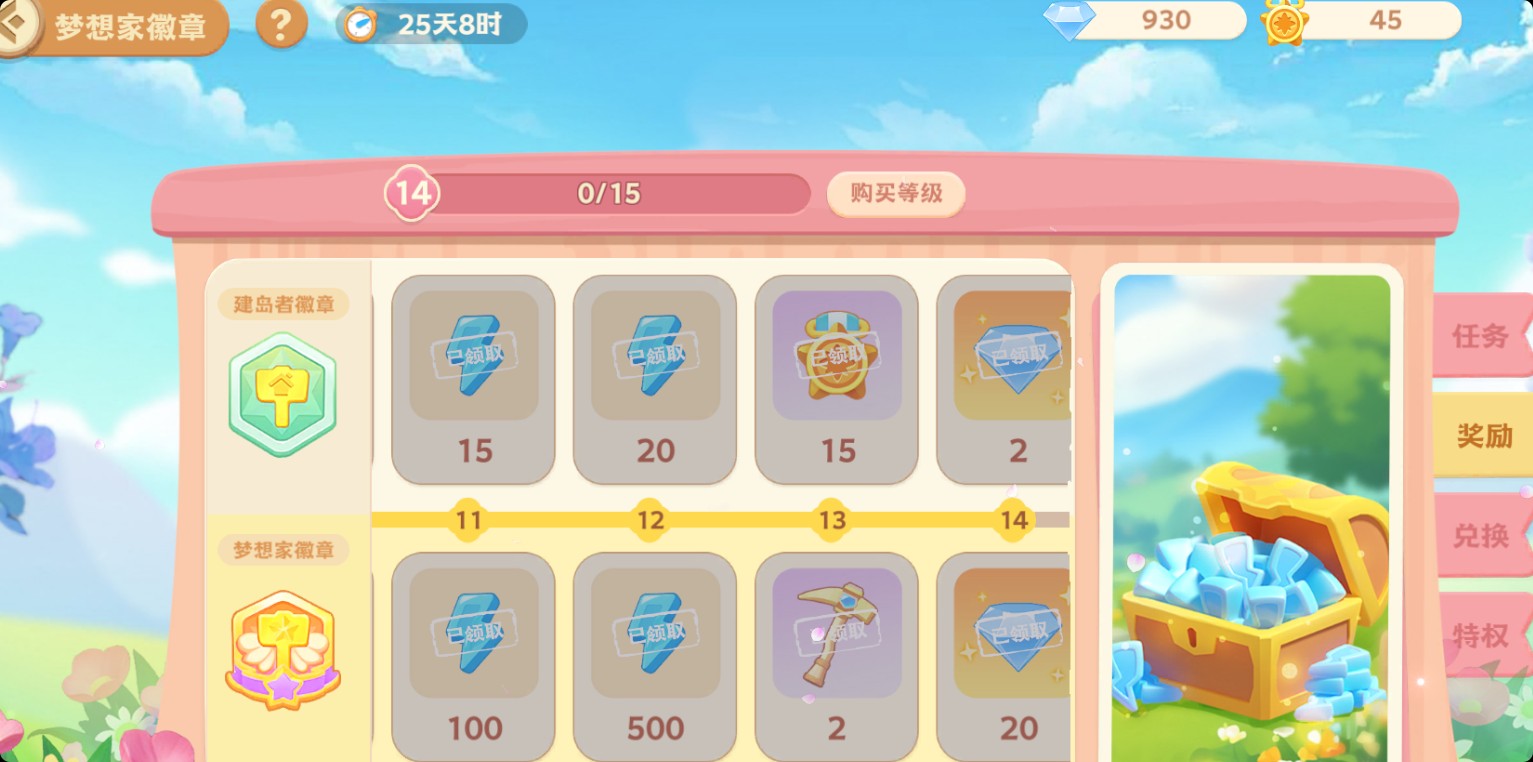Click the 购买等级 button
This screenshot has width=1533, height=762.
[895, 193]
